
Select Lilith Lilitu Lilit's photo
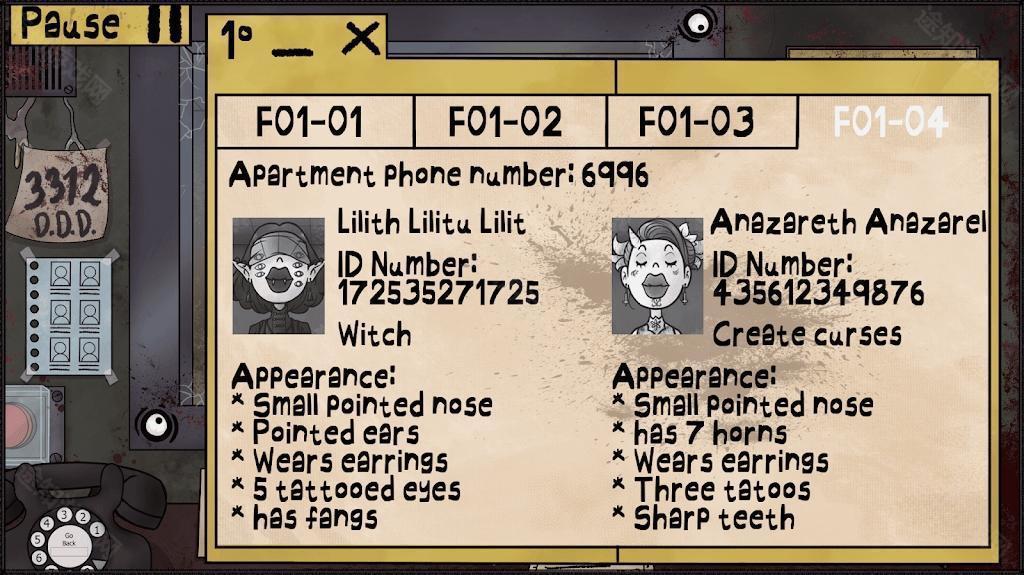pyautogui.click(x=279, y=276)
